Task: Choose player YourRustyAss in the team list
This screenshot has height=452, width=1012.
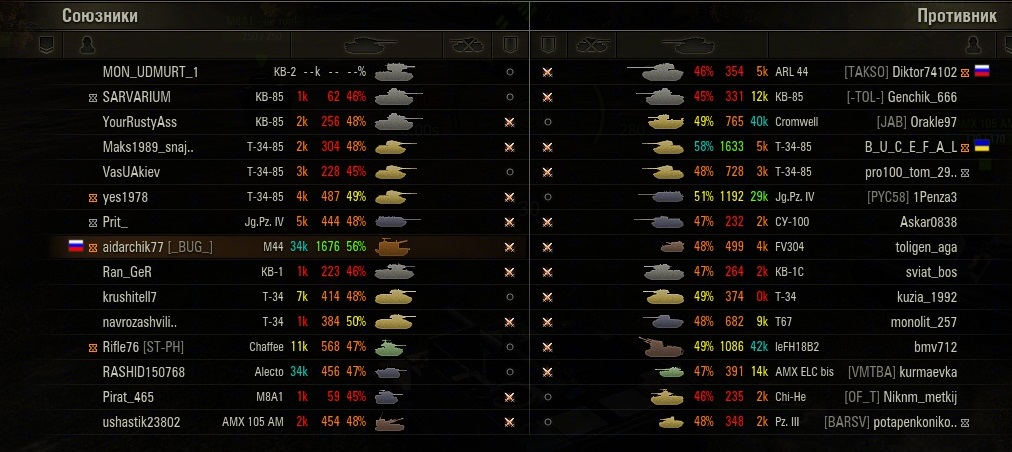Action: coord(140,122)
